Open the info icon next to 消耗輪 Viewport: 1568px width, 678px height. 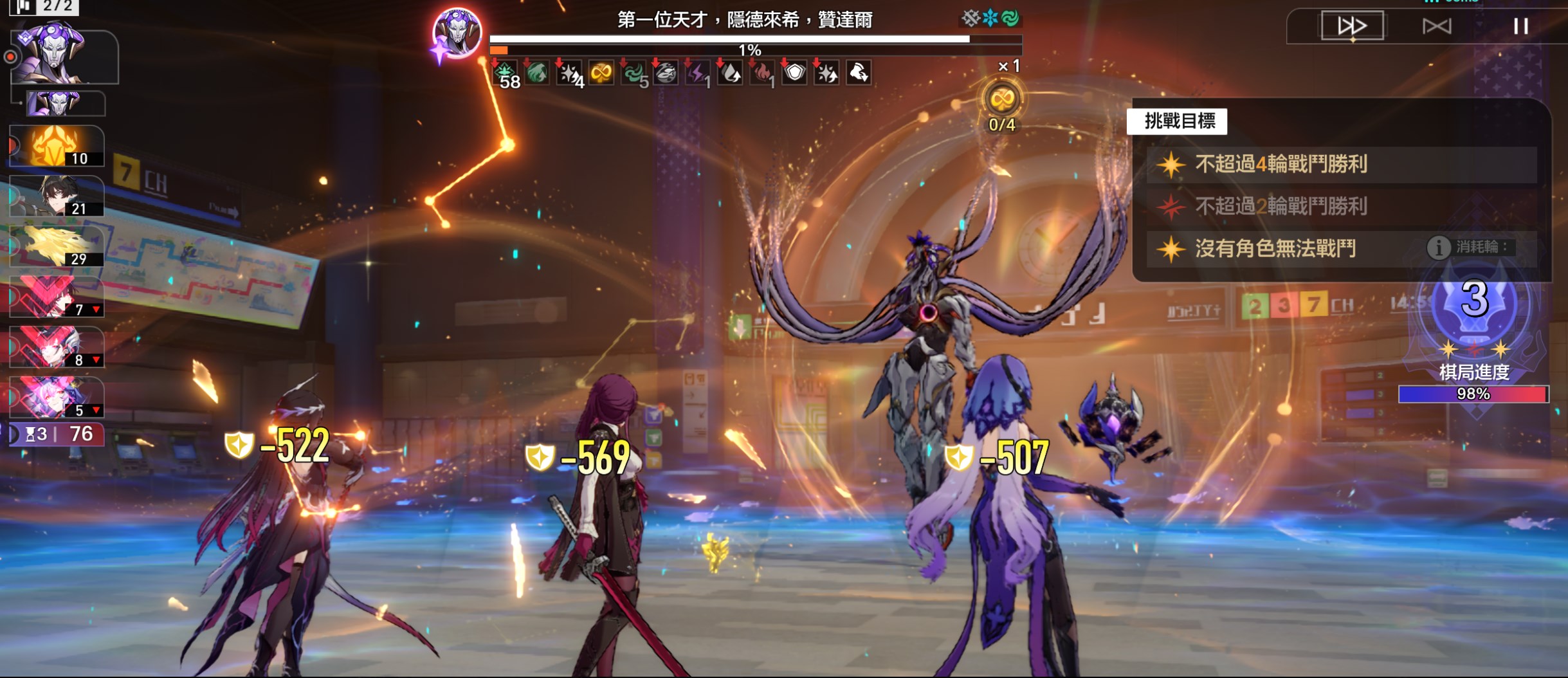click(1438, 247)
